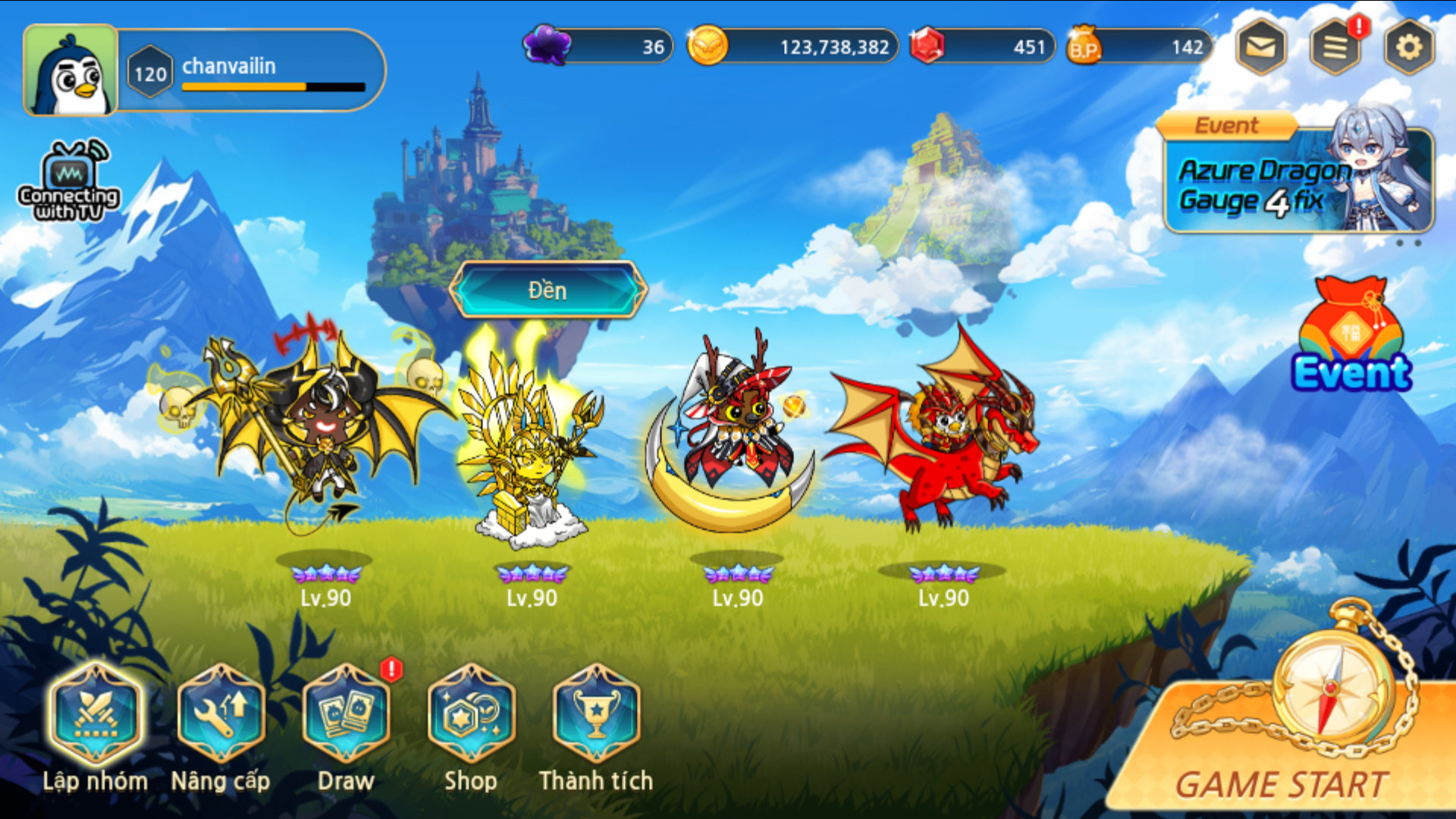Open the list menu icon with alert
Image resolution: width=1456 pixels, height=819 pixels.
[1335, 47]
